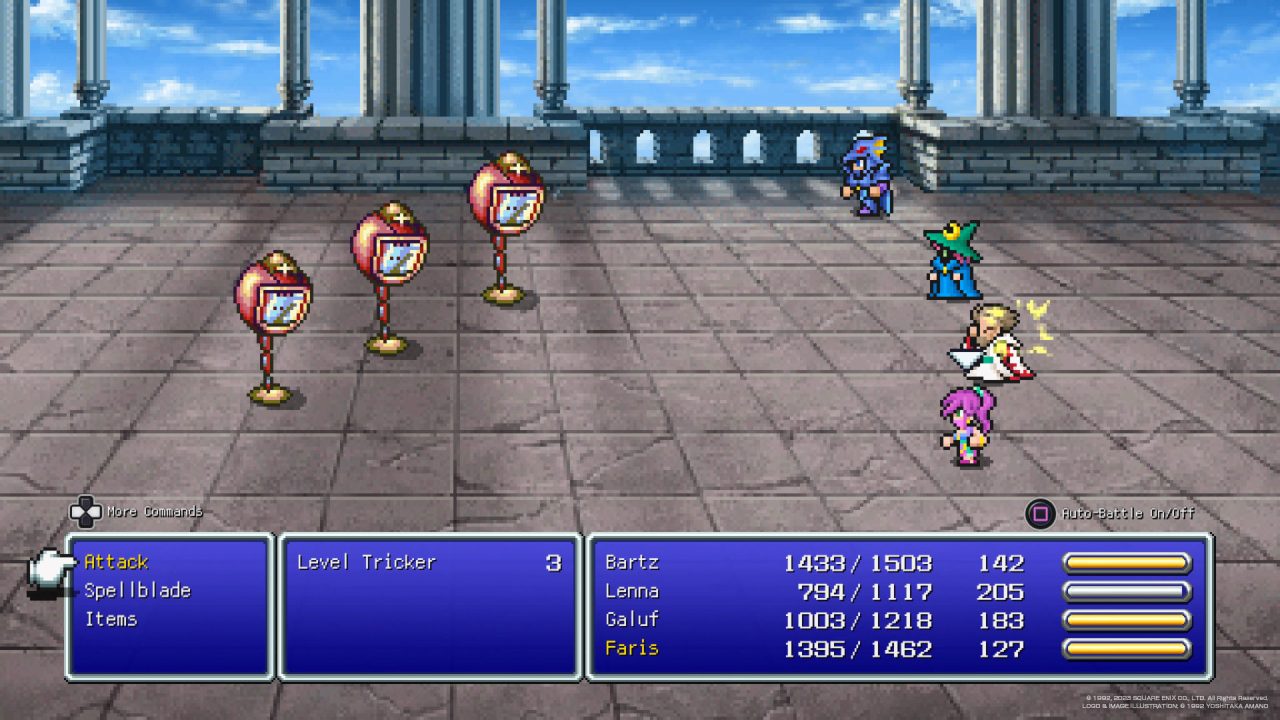Pick Galuf's row in the party panel

632,620
